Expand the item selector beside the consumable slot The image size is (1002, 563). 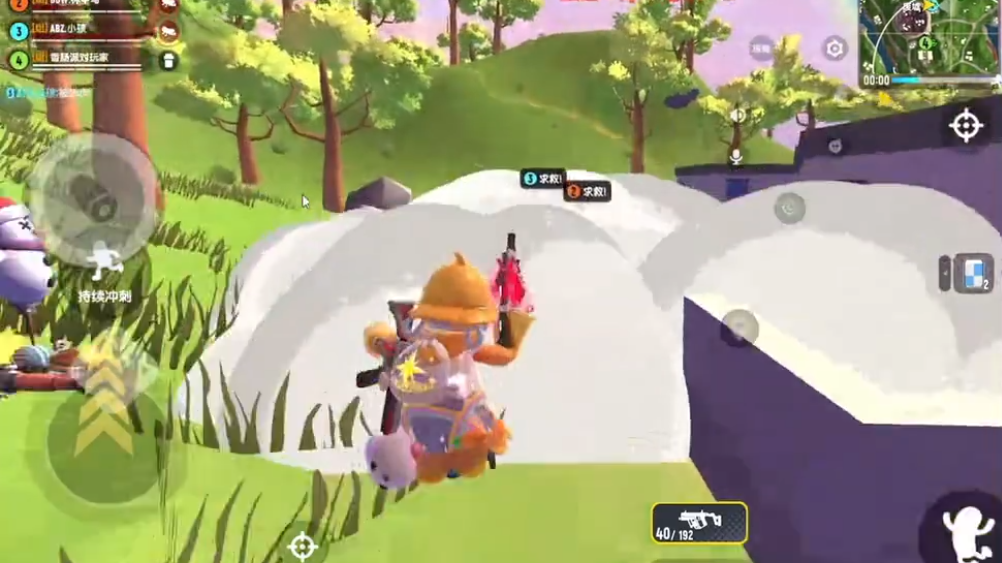[945, 273]
